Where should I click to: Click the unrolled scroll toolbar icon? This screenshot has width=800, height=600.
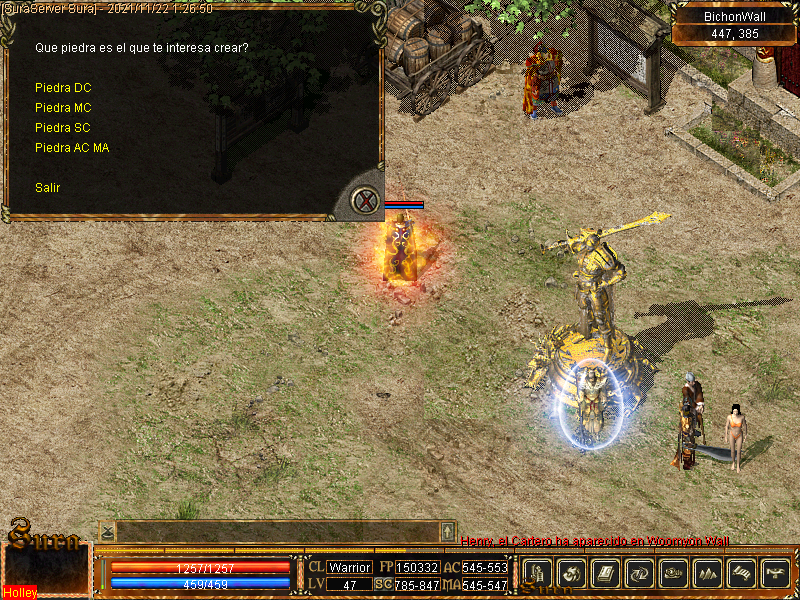tap(742, 573)
